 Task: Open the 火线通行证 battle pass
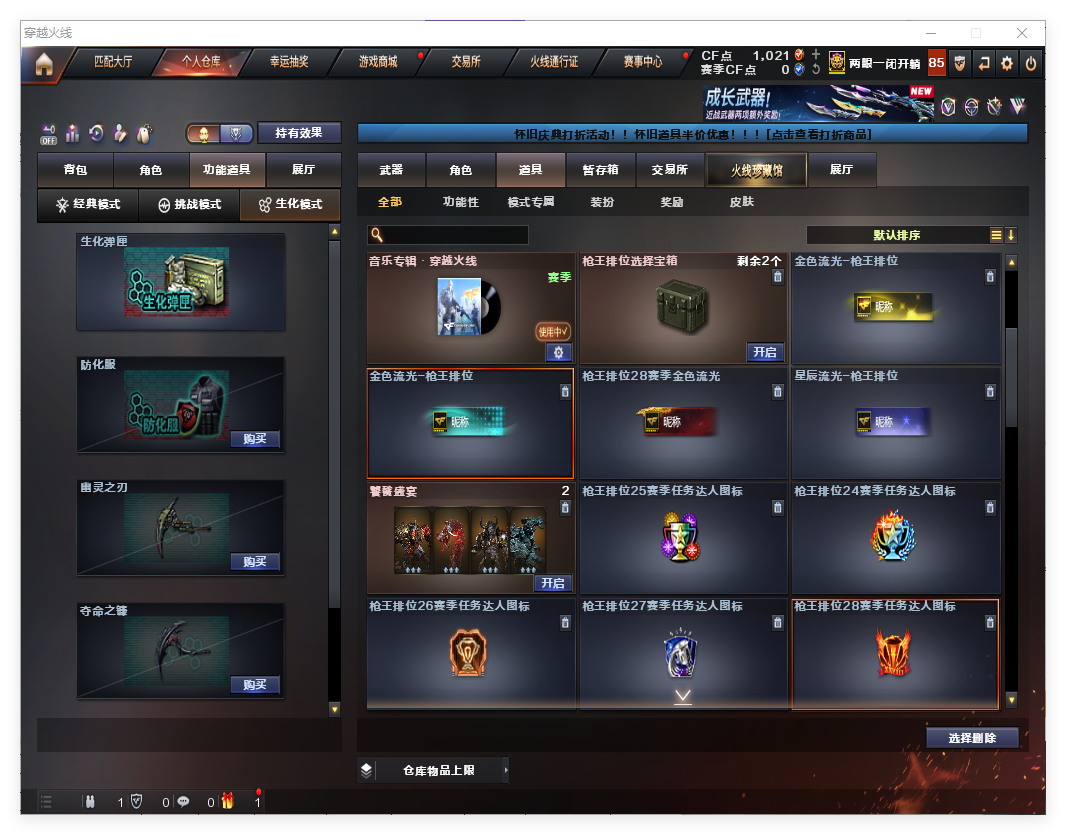click(x=554, y=62)
